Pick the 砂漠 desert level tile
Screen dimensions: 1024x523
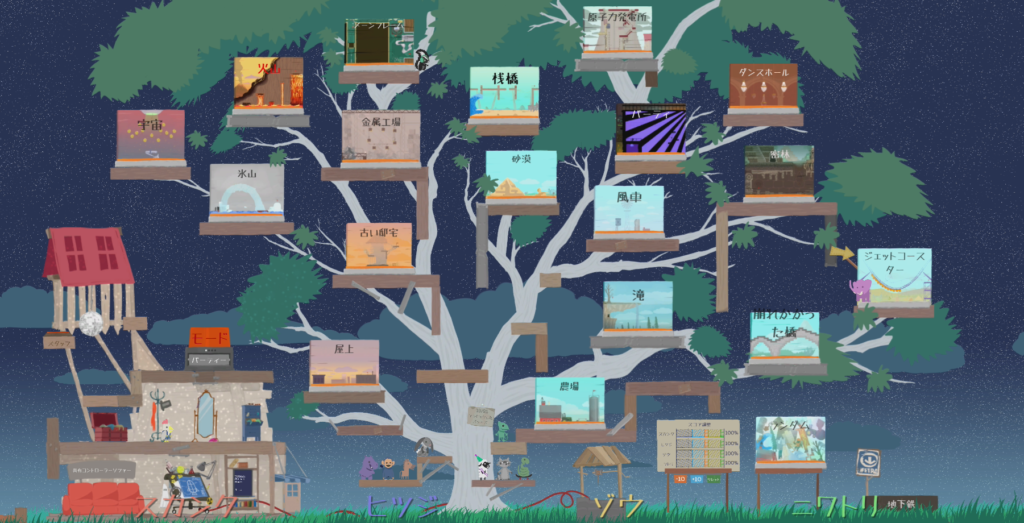click(x=520, y=175)
